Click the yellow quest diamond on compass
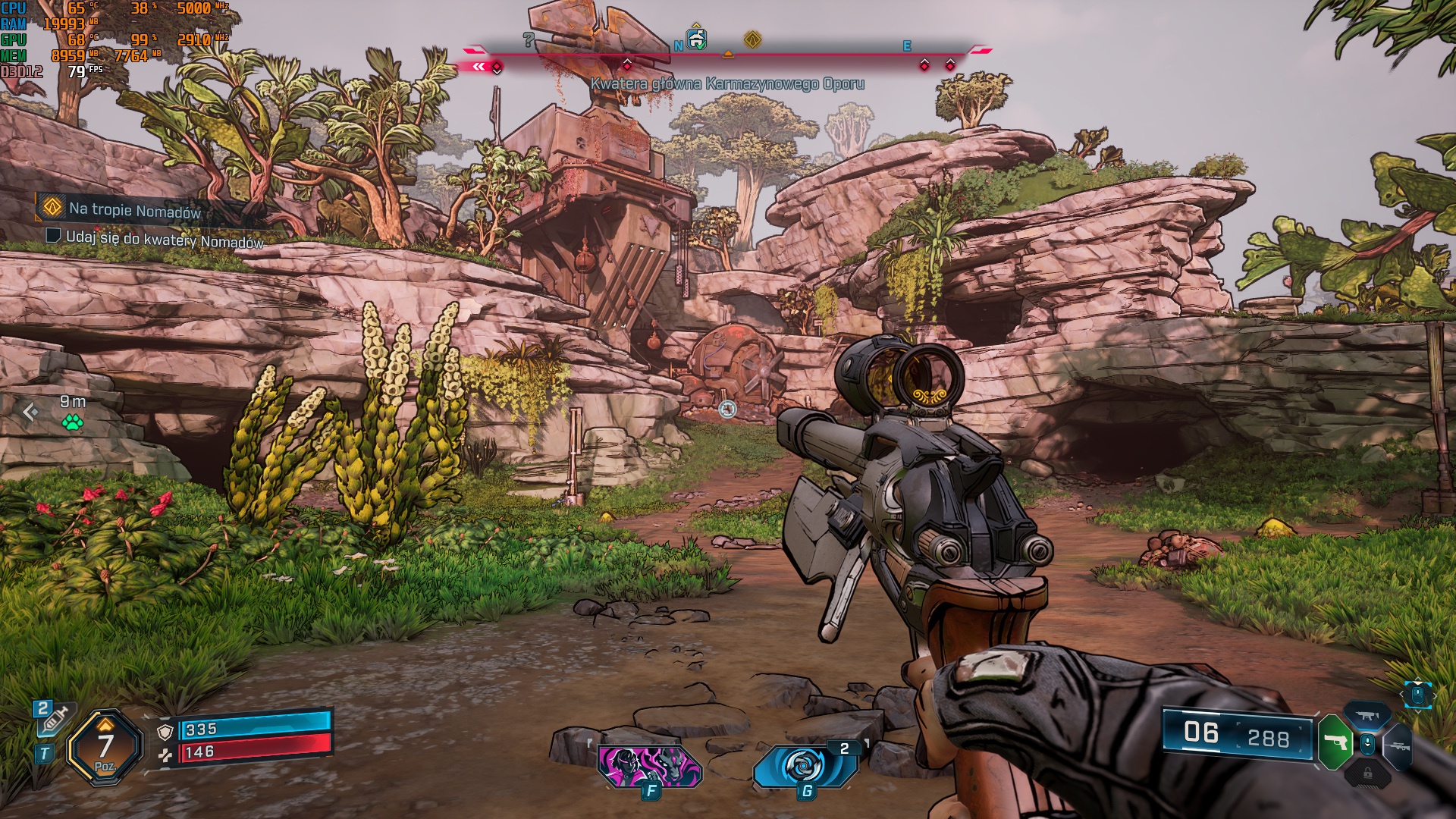Viewport: 1456px width, 819px height. pos(752,39)
